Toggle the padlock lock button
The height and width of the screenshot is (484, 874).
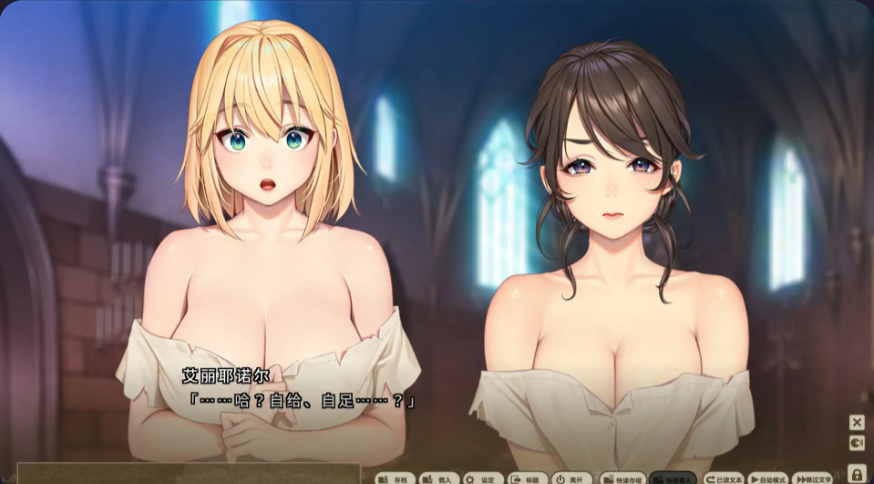pyautogui.click(x=857, y=472)
